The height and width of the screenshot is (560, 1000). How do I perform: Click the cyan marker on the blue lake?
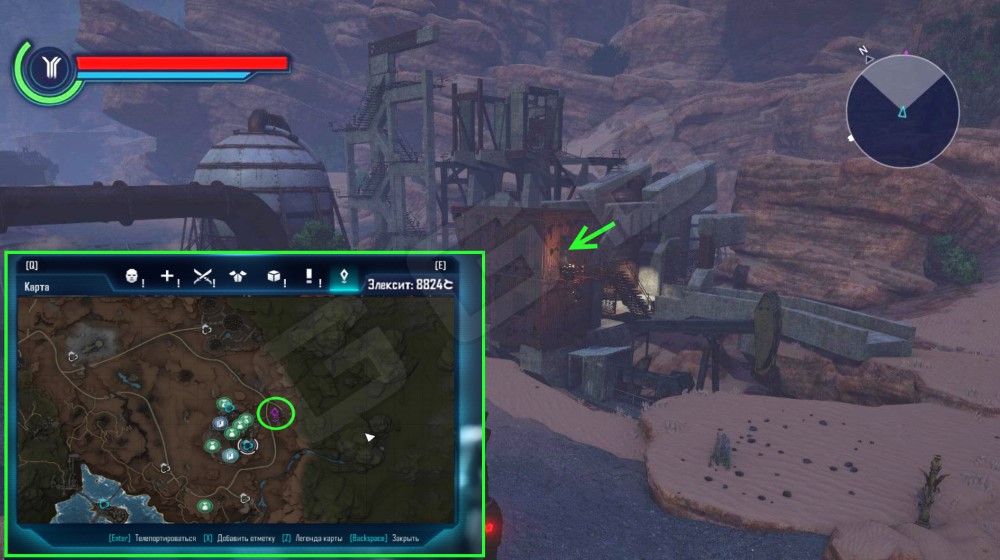103,504
